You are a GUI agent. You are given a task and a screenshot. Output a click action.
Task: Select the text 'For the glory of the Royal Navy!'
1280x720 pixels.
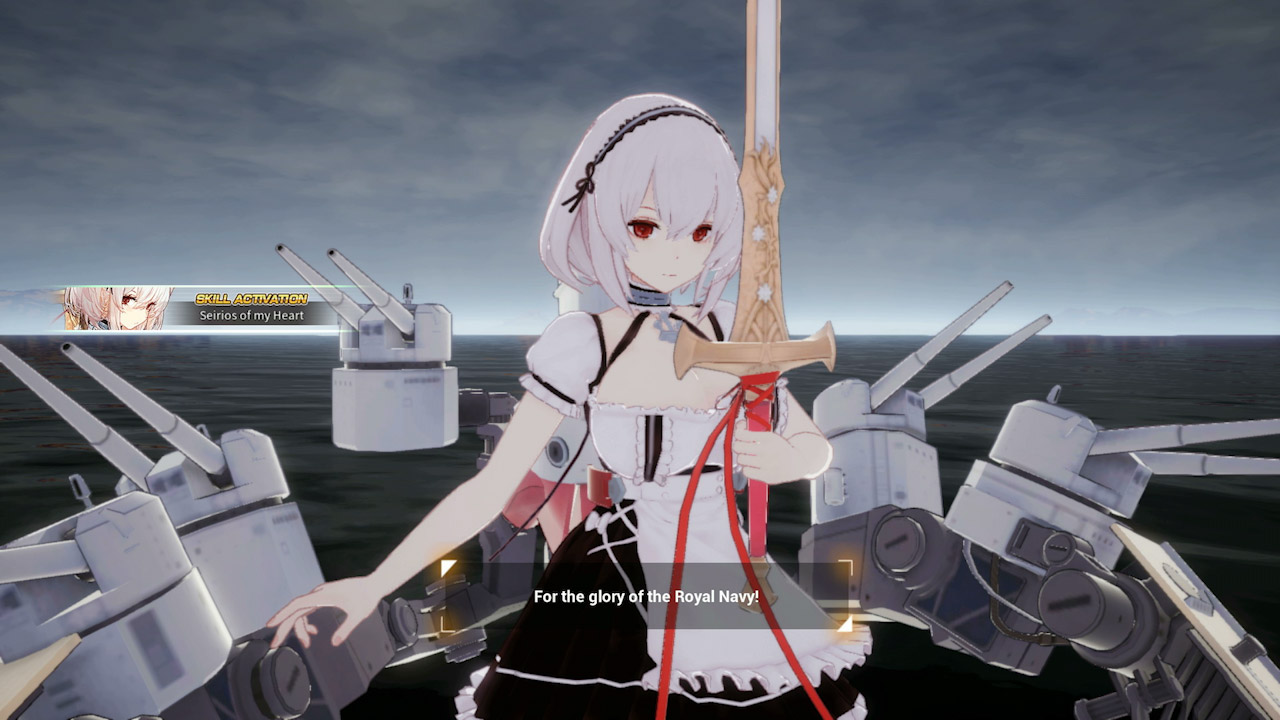click(647, 595)
